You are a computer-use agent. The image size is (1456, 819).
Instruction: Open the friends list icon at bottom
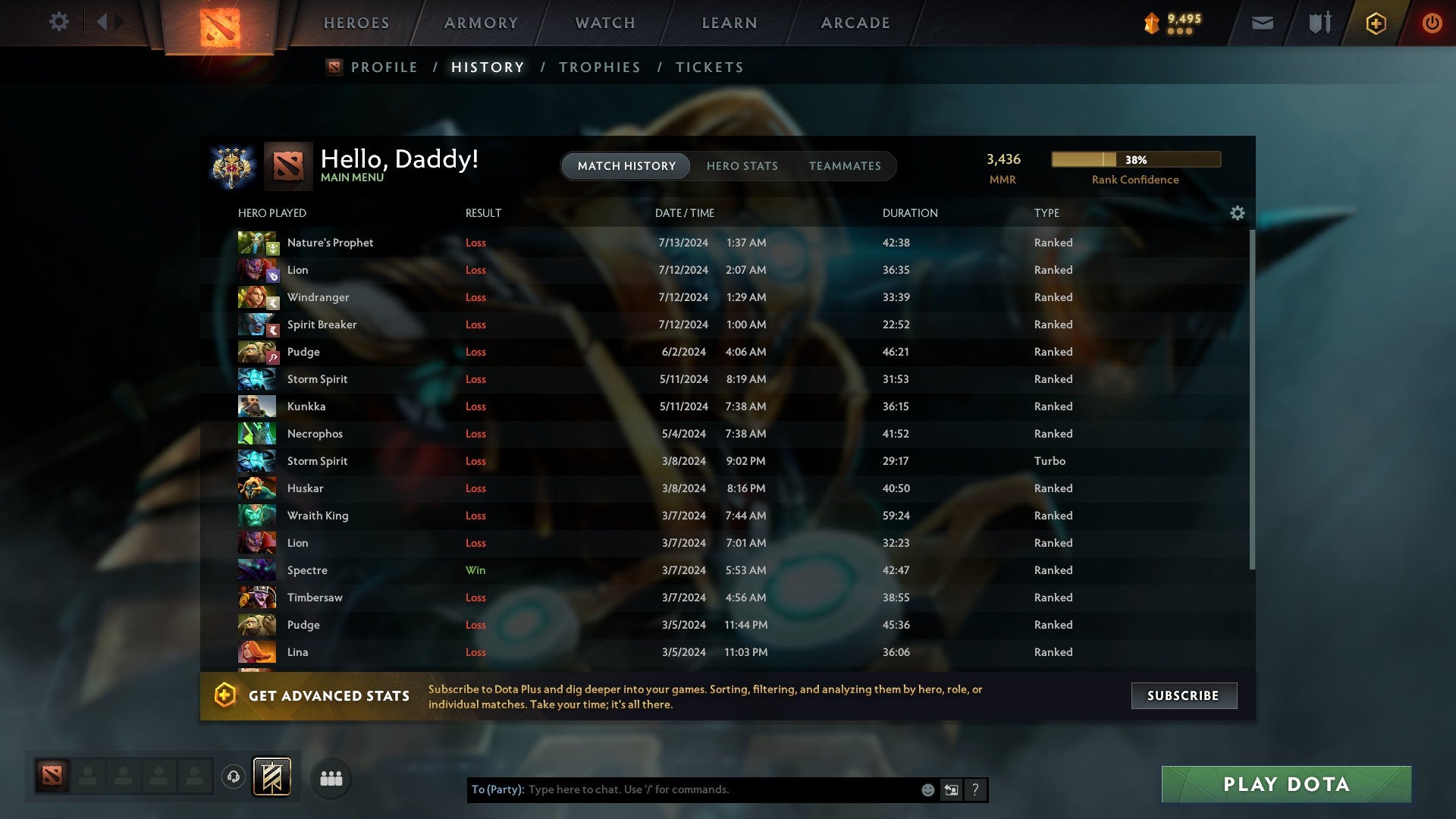point(330,777)
